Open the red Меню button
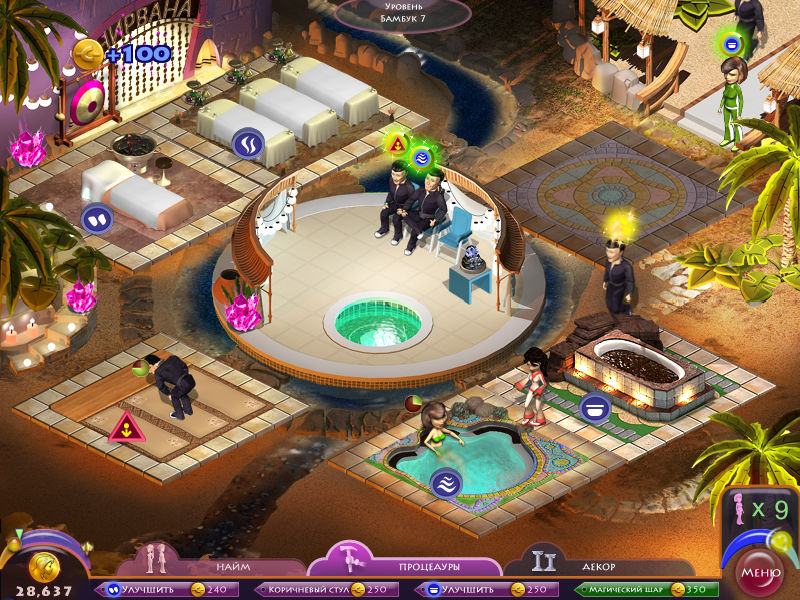Image resolution: width=800 pixels, height=600 pixels. click(759, 574)
